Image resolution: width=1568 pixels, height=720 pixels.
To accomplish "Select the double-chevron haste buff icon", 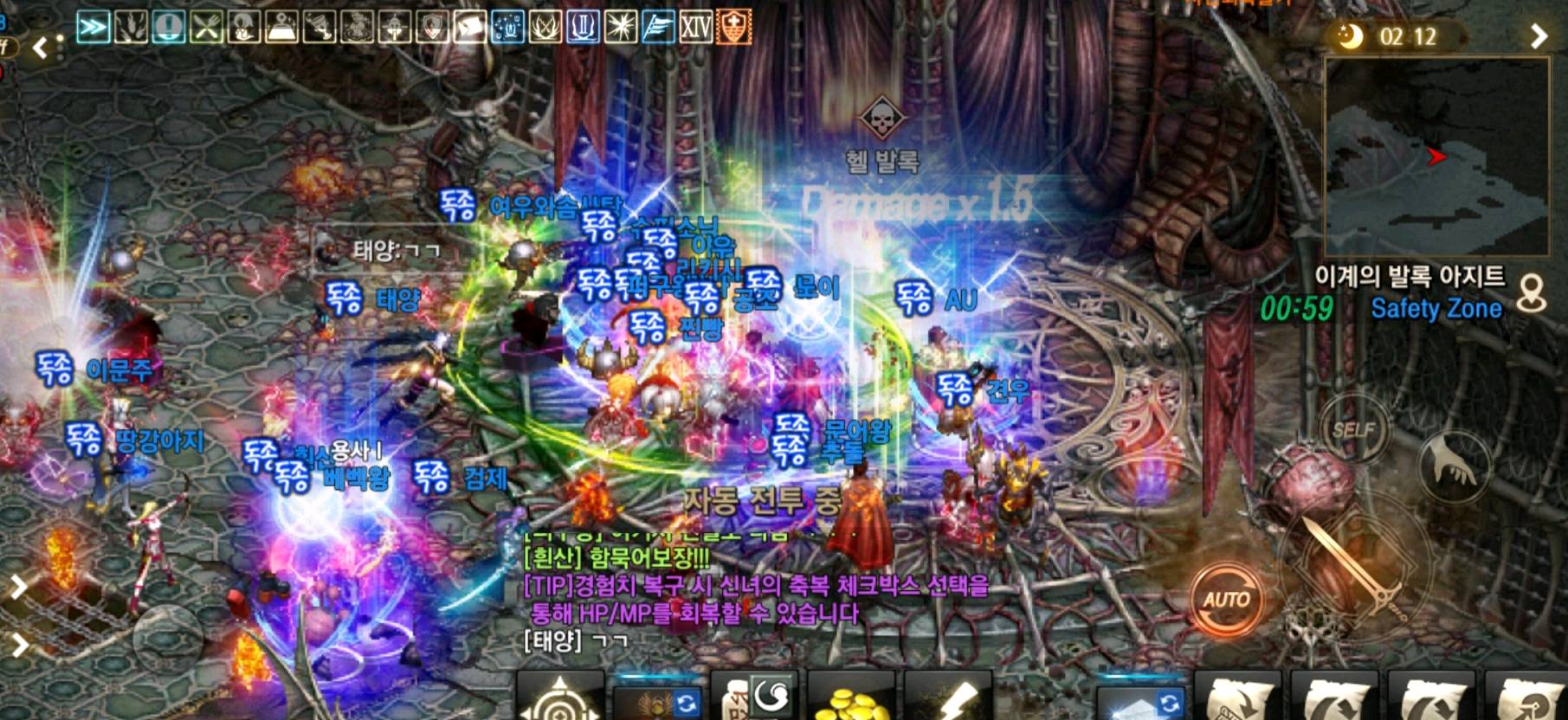I will pyautogui.click(x=93, y=28).
